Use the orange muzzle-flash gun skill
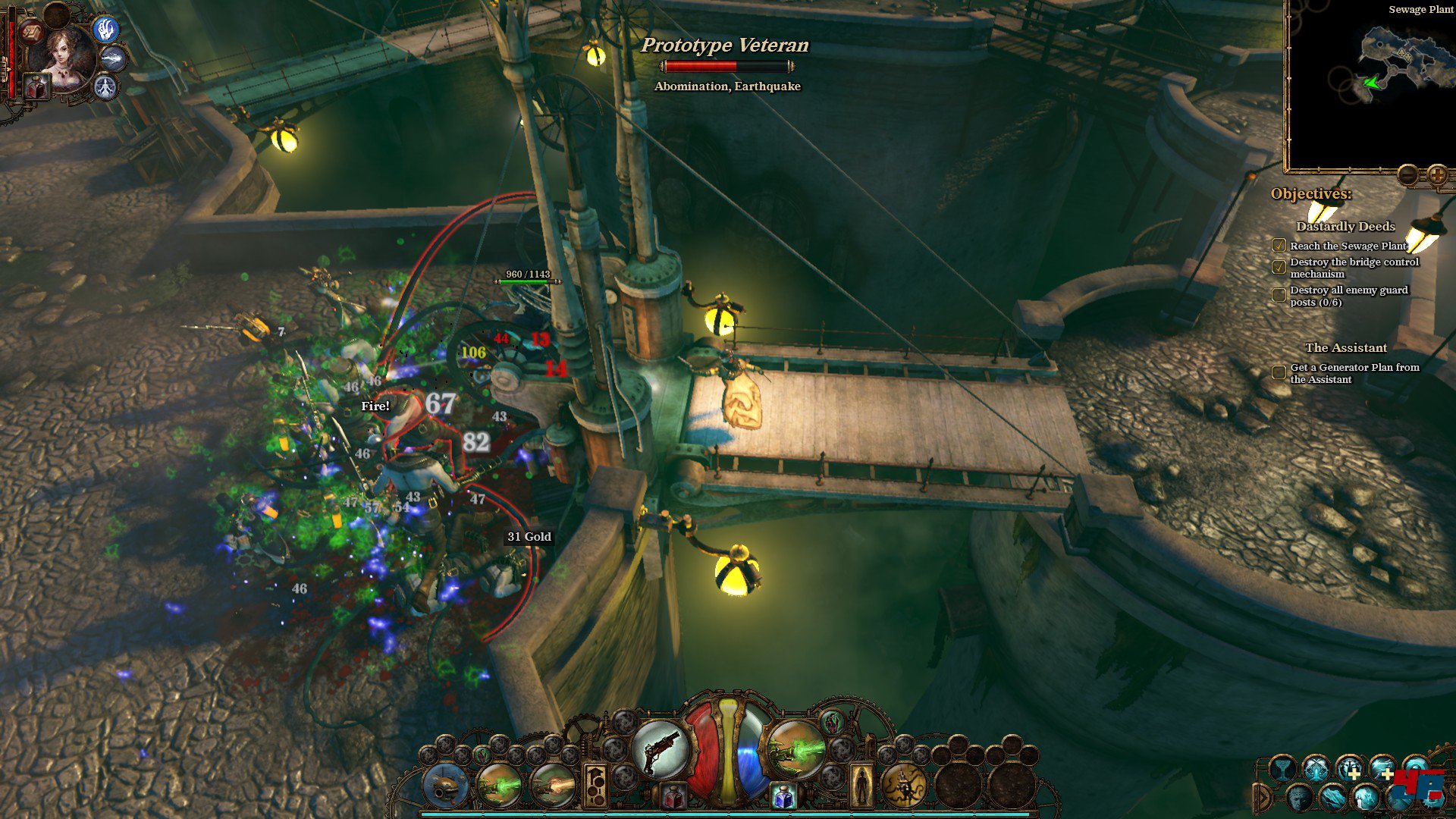 [x=553, y=786]
